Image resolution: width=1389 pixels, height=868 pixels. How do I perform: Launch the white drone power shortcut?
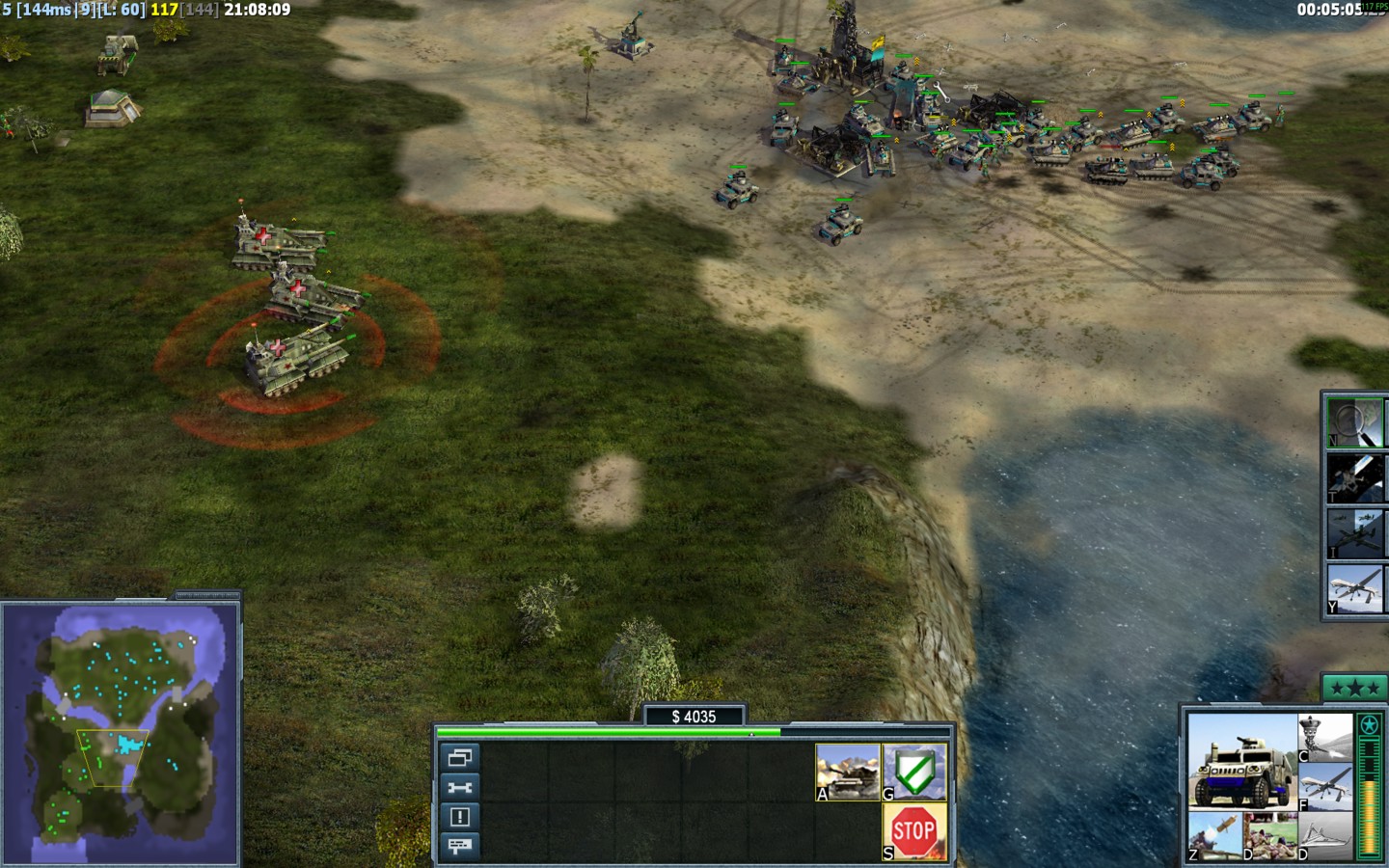(x=1354, y=589)
